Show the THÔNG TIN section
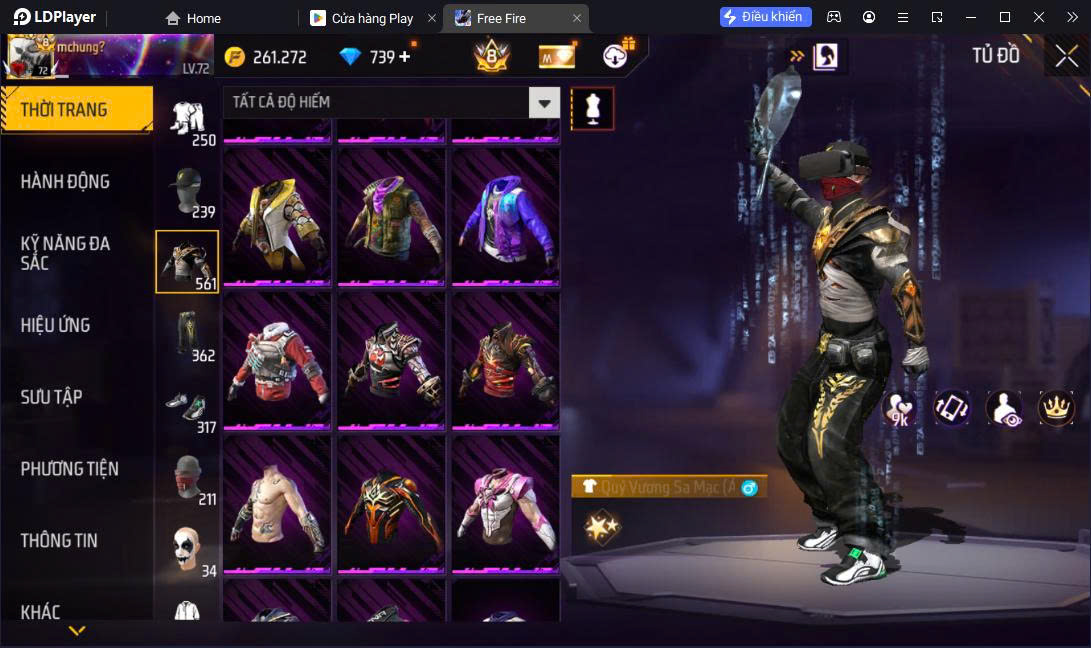This screenshot has width=1091, height=648. click(x=60, y=540)
